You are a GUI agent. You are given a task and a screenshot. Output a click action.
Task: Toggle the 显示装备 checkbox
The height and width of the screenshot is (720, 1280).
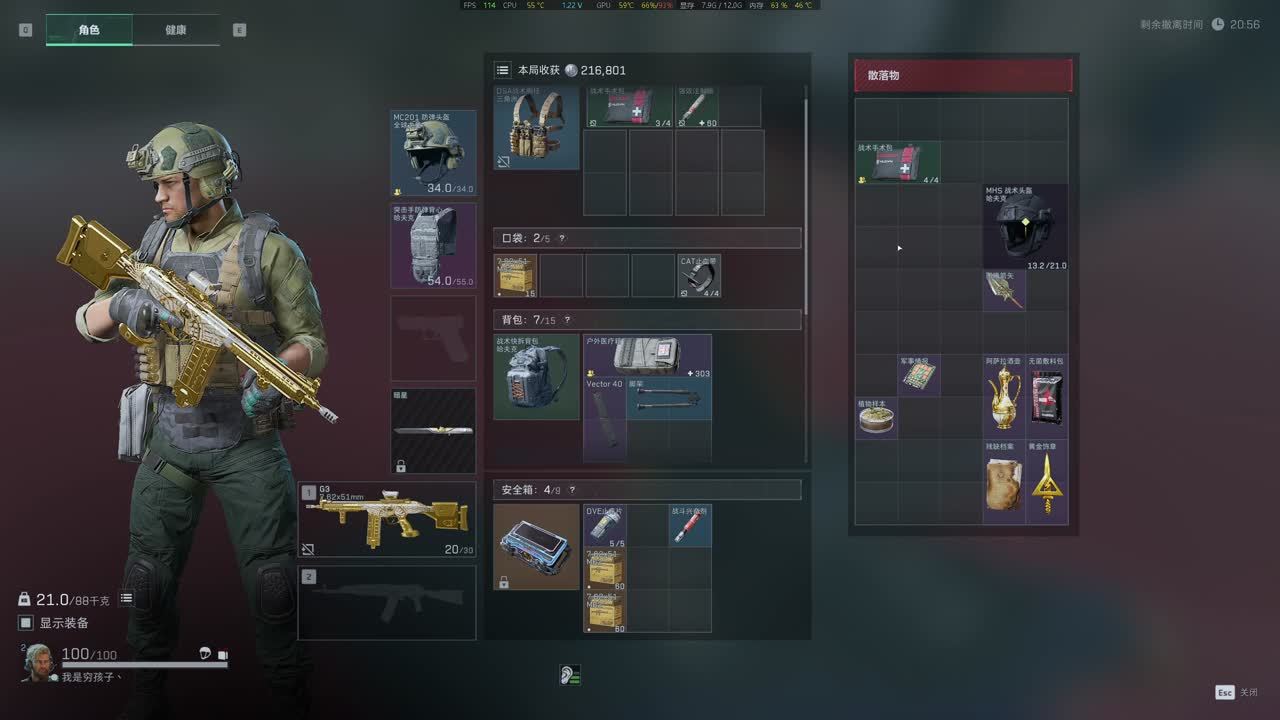[x=26, y=623]
